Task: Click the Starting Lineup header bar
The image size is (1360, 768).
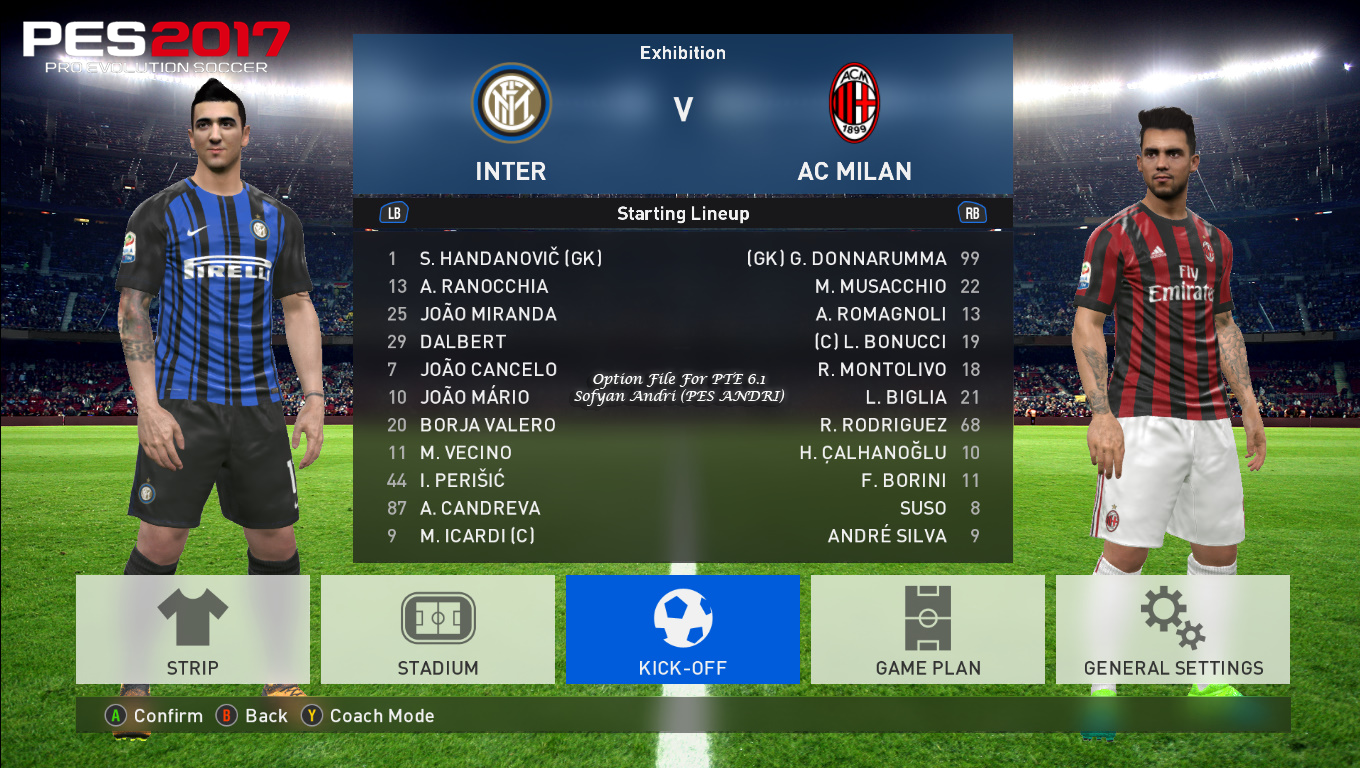Action: pyautogui.click(x=683, y=213)
